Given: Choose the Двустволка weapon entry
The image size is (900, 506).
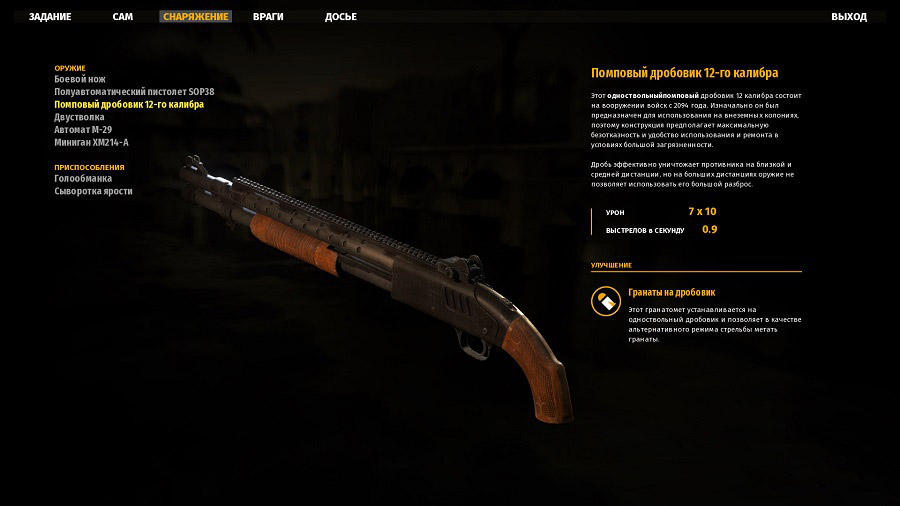Looking at the screenshot, I should (79, 117).
